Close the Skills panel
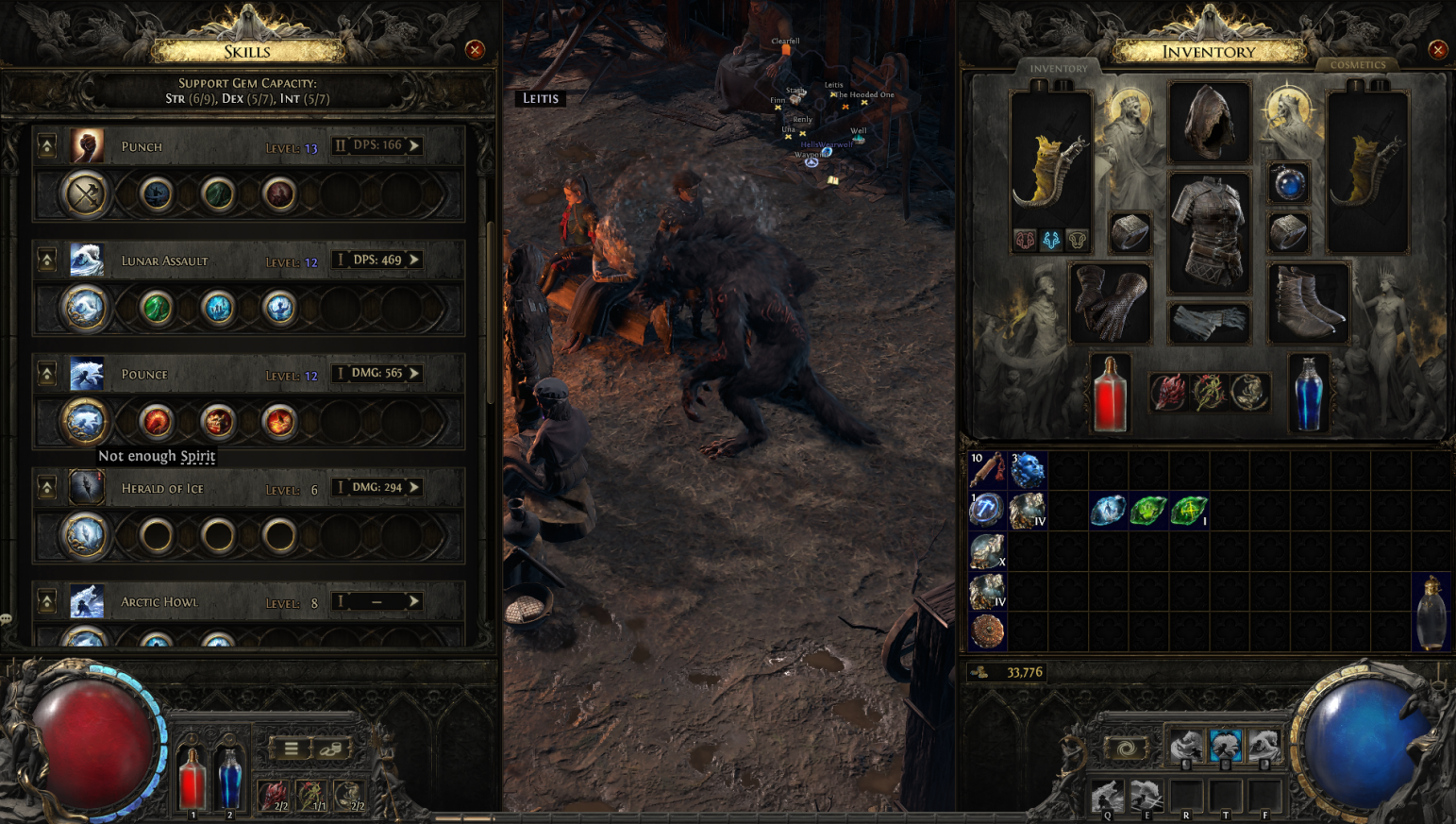1456x824 pixels. (x=475, y=50)
